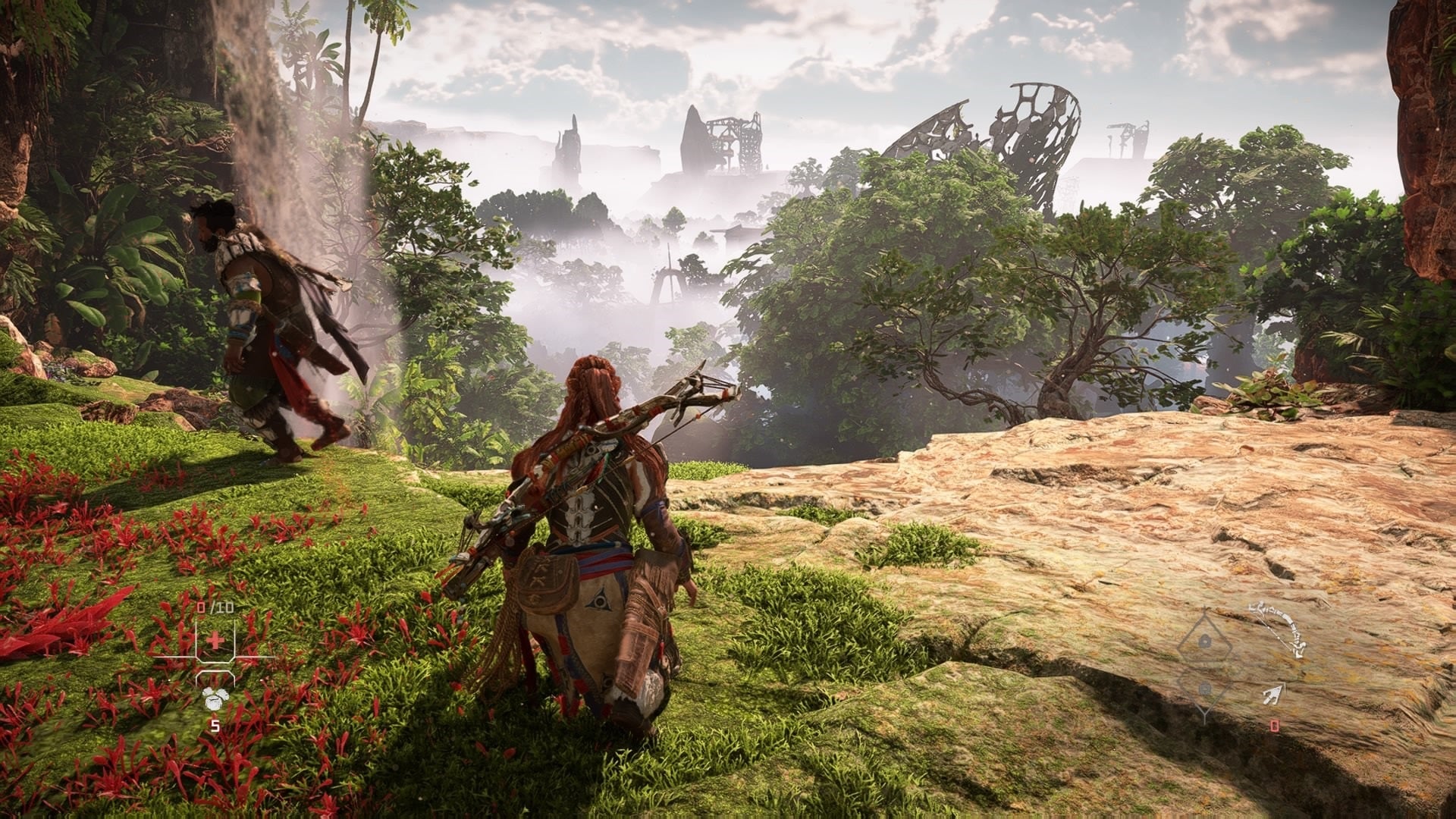This screenshot has width=1456, height=819.
Task: Select the berry count label showing 5
Action: coord(215,724)
